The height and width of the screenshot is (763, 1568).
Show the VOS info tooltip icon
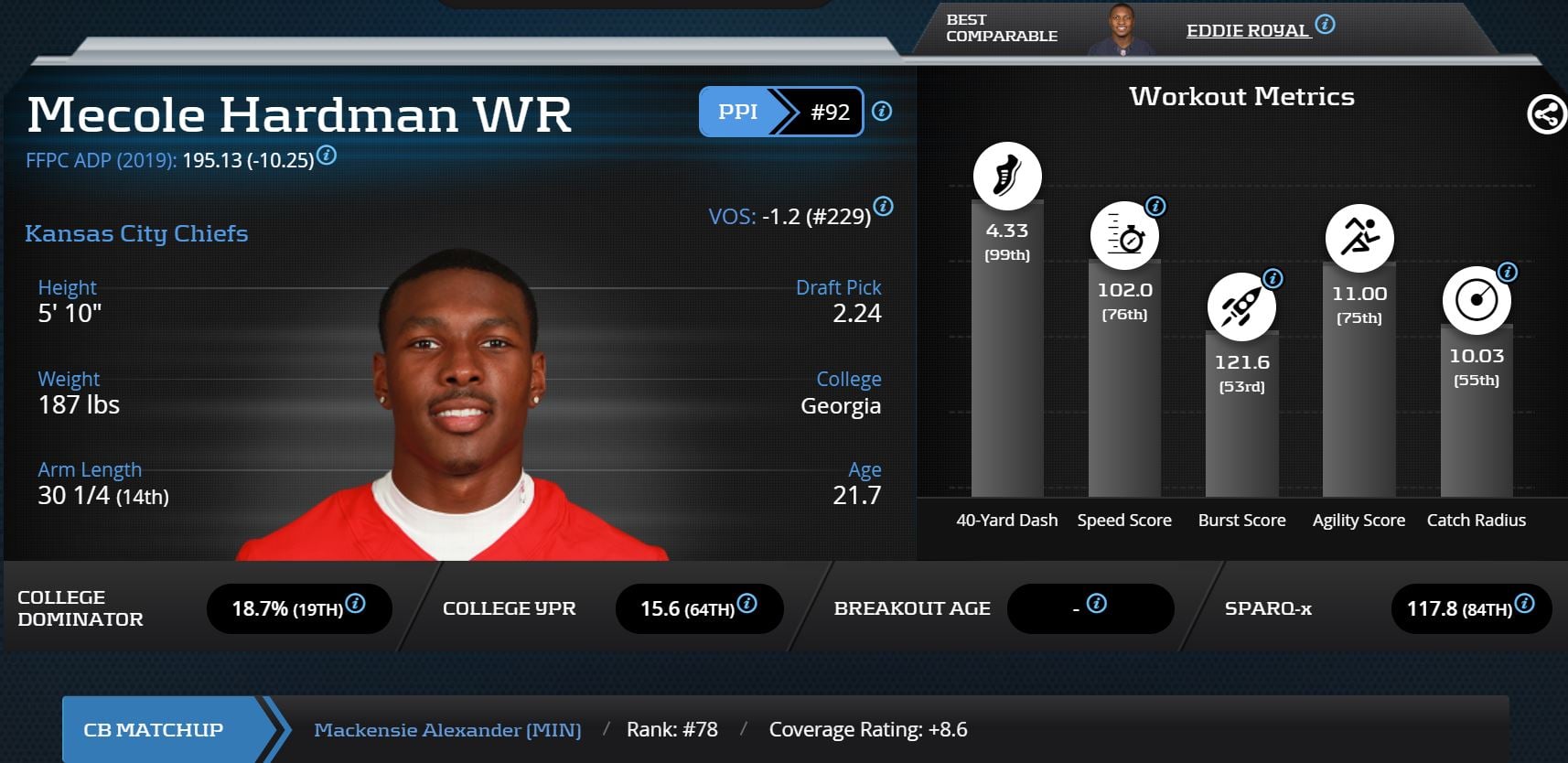883,206
